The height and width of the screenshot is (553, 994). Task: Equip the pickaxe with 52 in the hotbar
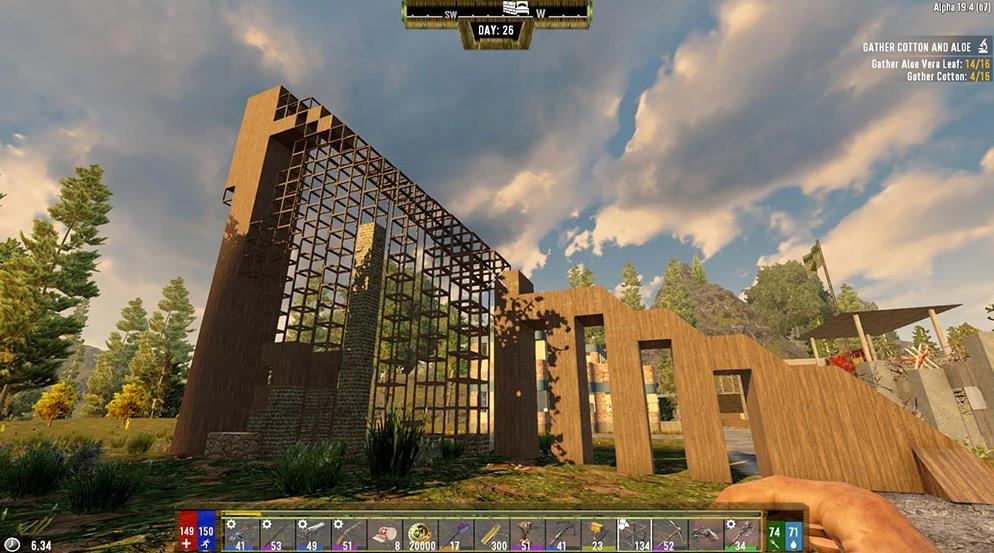670,533
